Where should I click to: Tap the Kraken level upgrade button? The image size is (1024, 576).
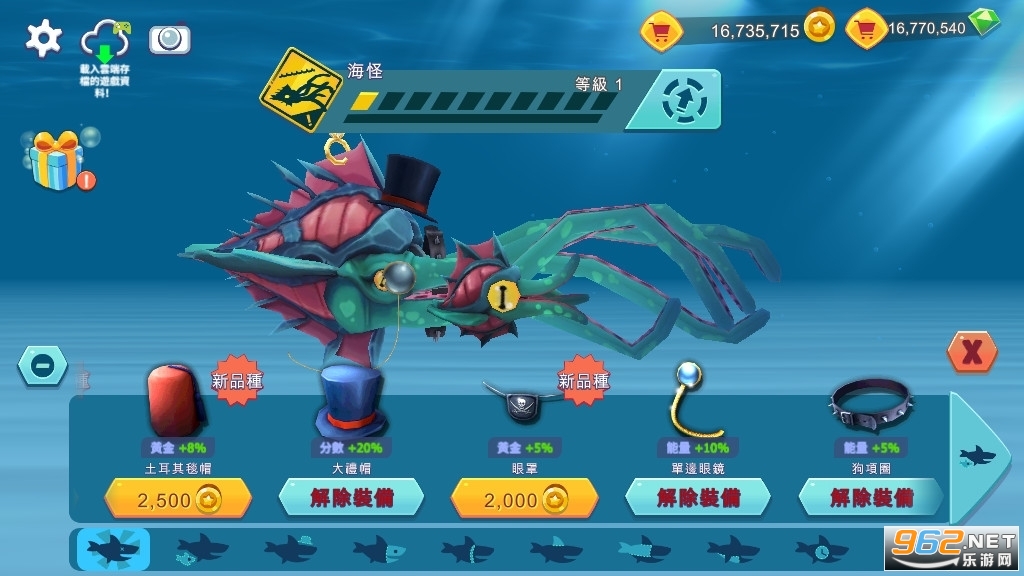click(x=686, y=100)
